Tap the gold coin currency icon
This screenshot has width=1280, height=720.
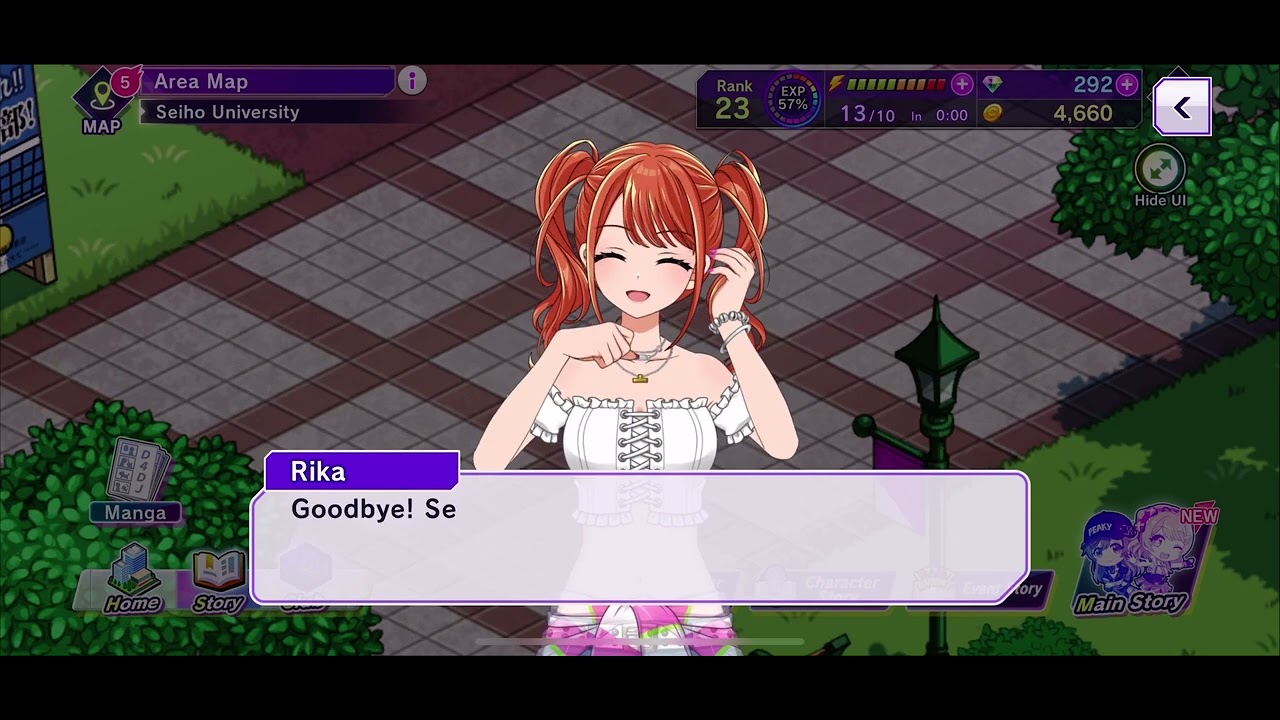(x=993, y=113)
